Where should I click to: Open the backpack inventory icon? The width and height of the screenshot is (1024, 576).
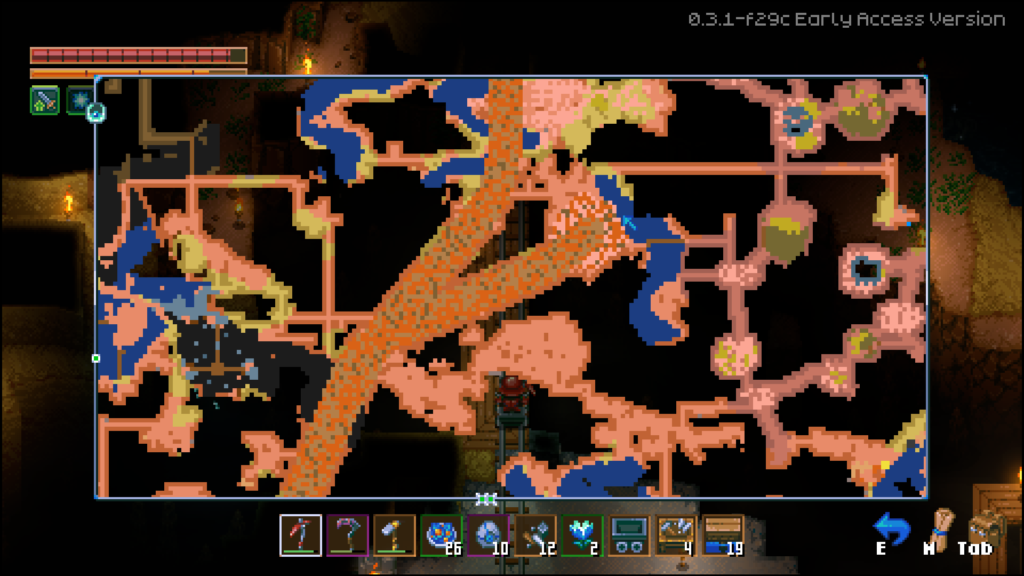click(x=983, y=527)
